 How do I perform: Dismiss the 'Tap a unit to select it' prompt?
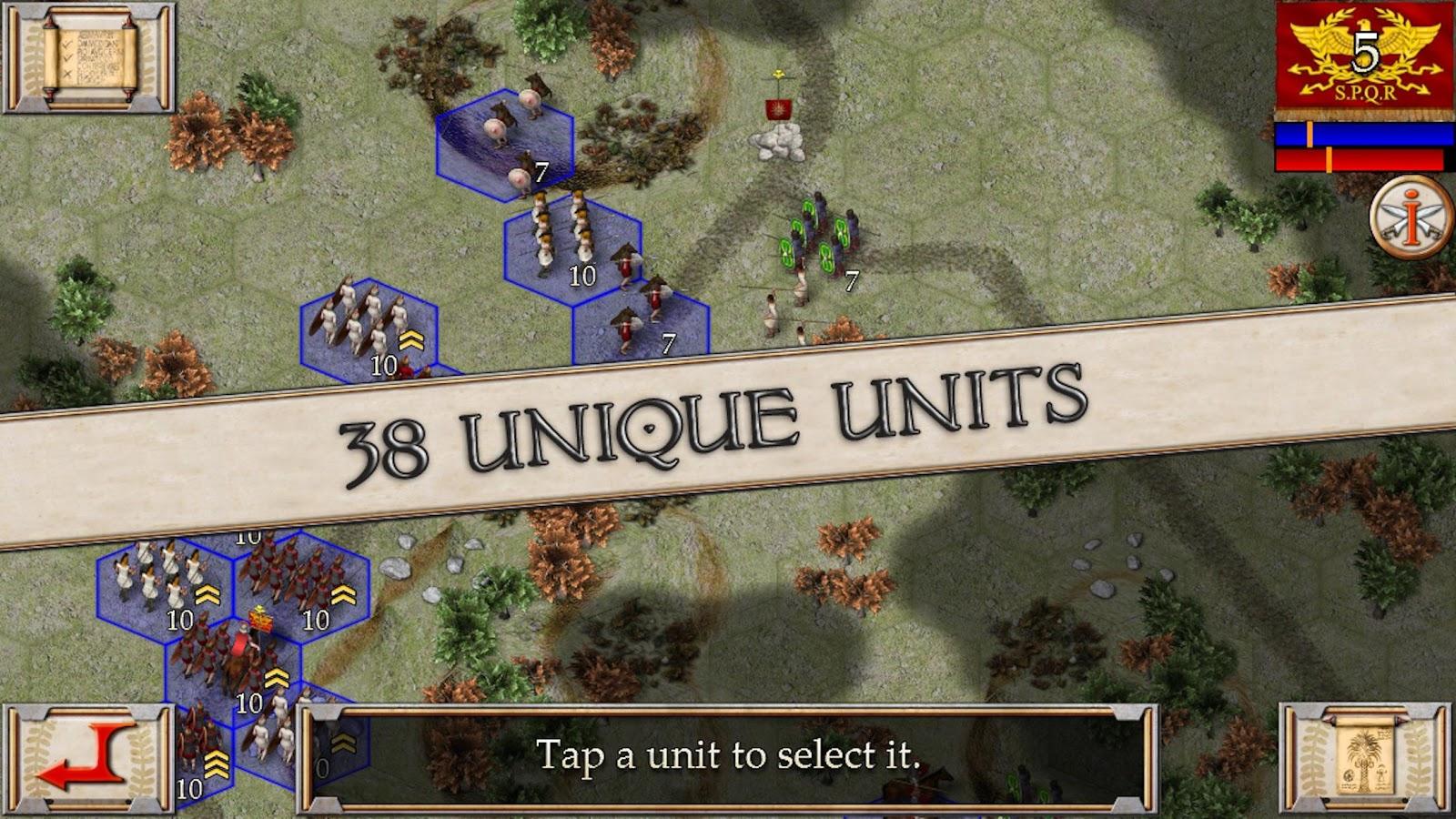[728, 753]
